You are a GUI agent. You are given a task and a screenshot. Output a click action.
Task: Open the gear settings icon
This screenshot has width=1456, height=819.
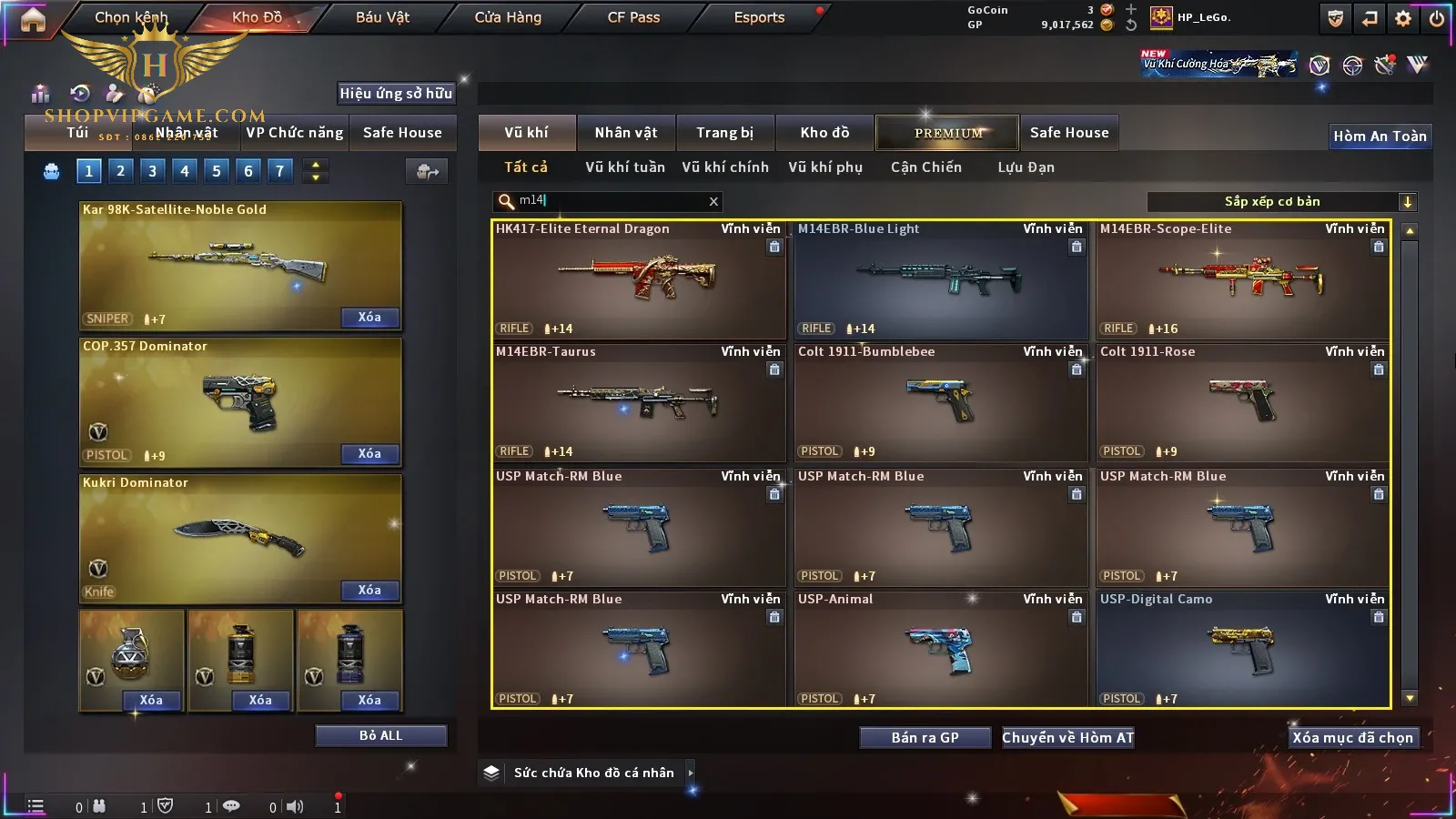tap(1403, 18)
